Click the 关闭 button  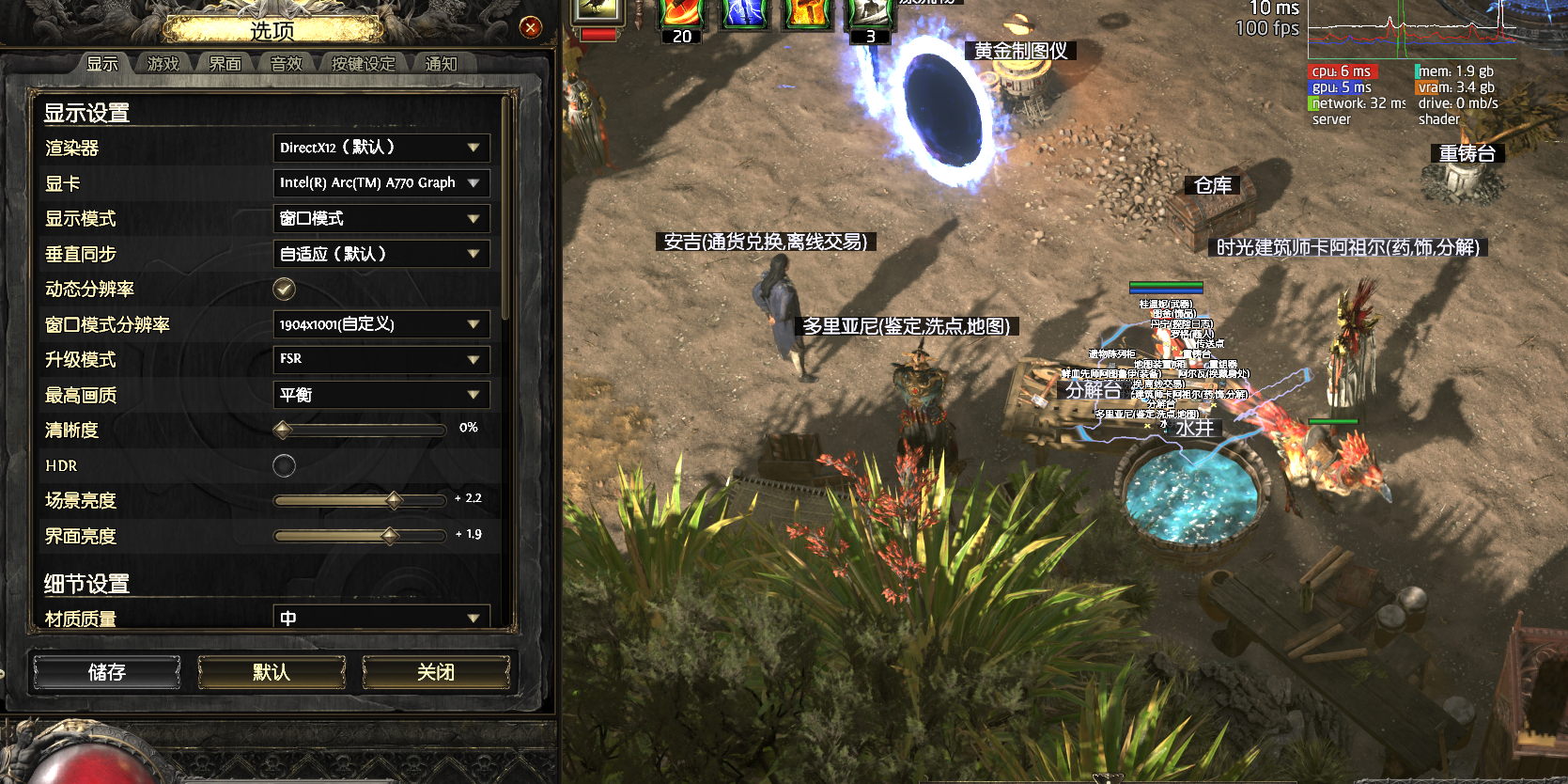436,672
